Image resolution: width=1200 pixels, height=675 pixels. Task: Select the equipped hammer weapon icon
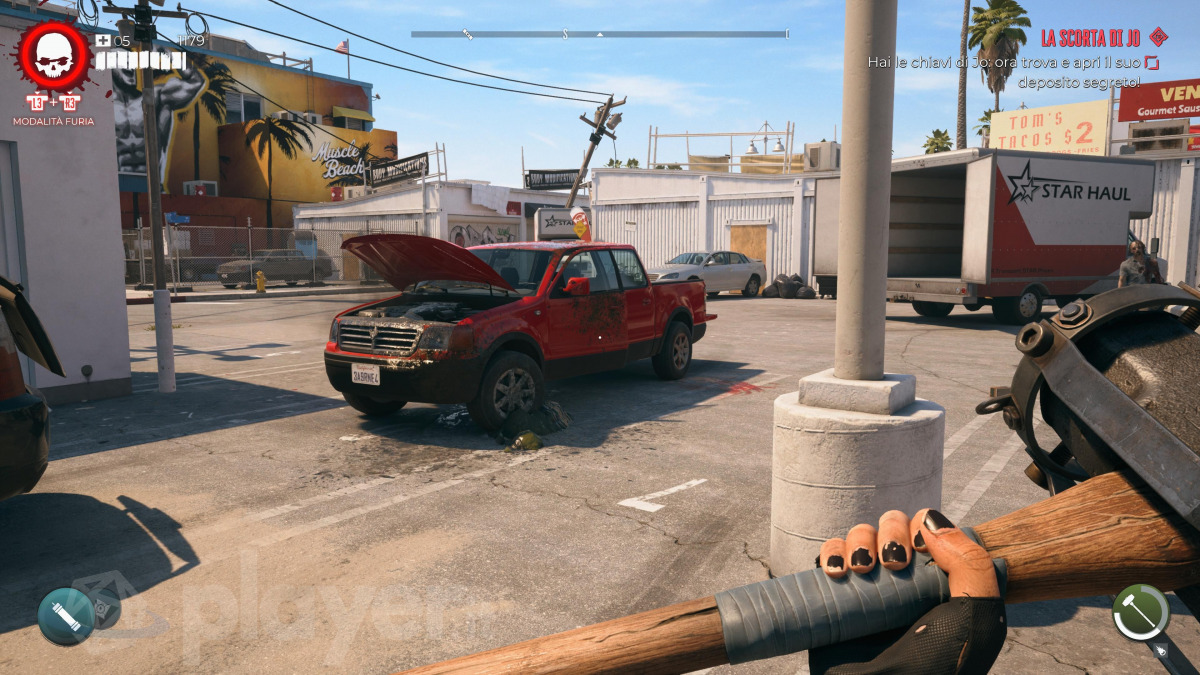pos(1141,612)
